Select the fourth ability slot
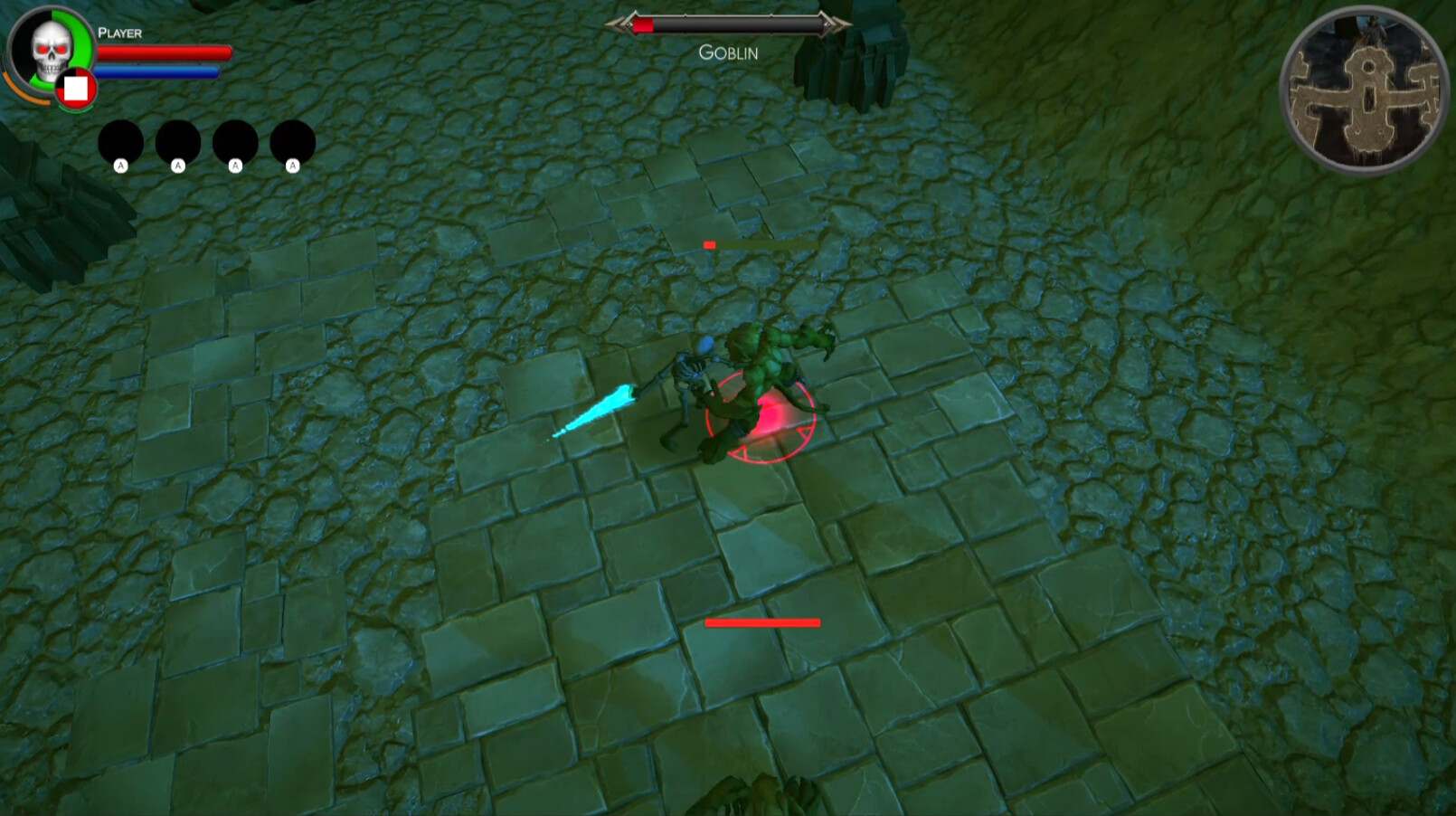This screenshot has height=816, width=1456. [293, 140]
